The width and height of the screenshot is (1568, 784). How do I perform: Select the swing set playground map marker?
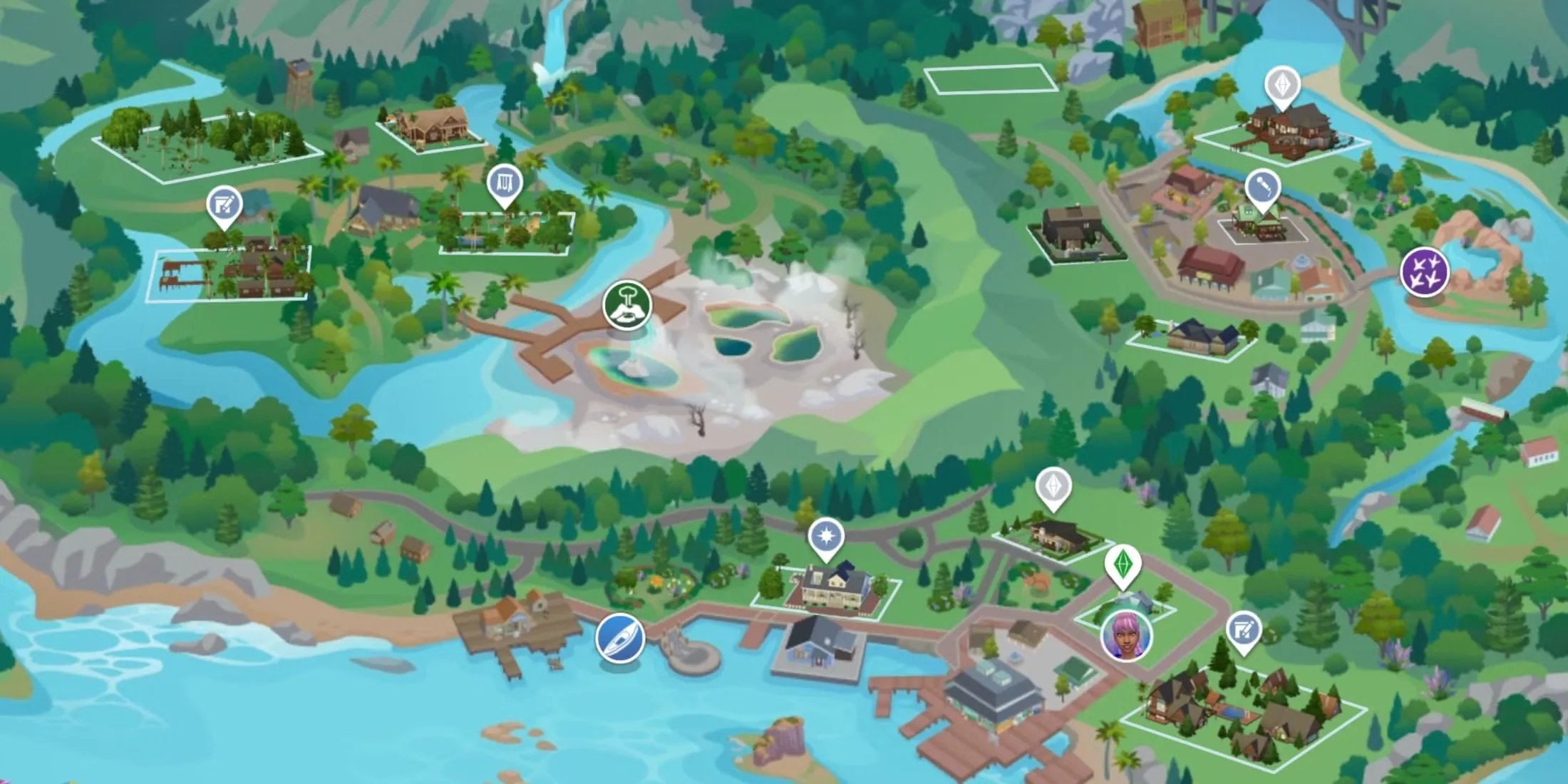(x=505, y=185)
